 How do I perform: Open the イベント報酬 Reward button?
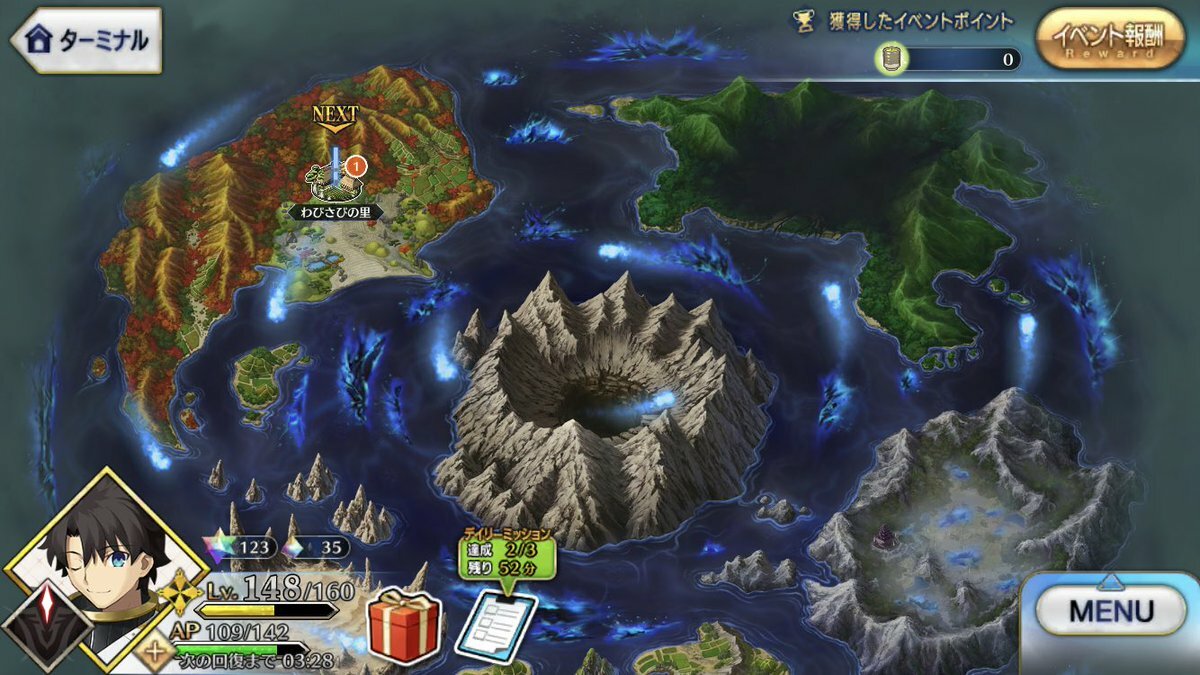1110,40
